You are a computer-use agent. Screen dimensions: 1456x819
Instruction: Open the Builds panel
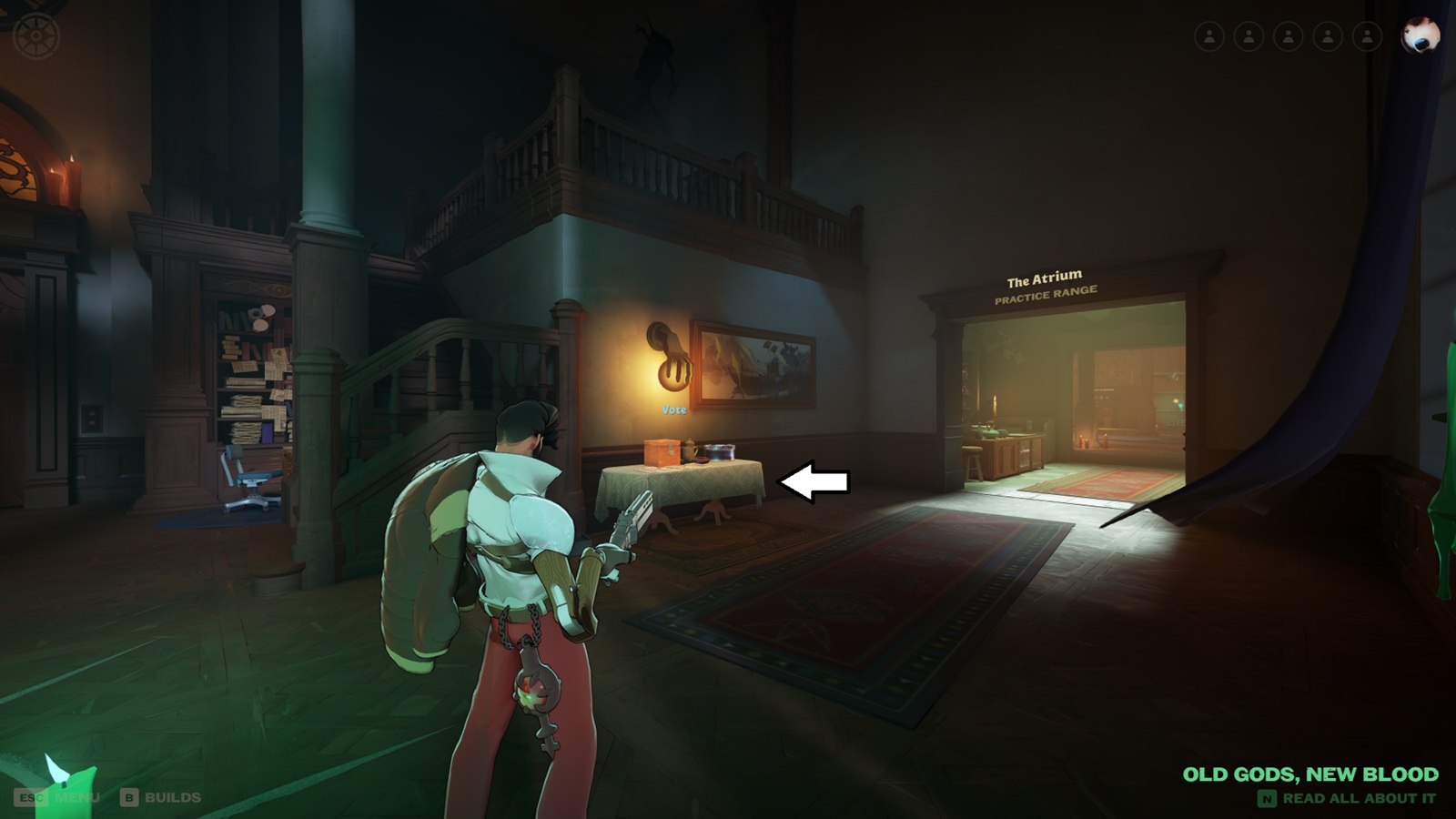[161, 797]
